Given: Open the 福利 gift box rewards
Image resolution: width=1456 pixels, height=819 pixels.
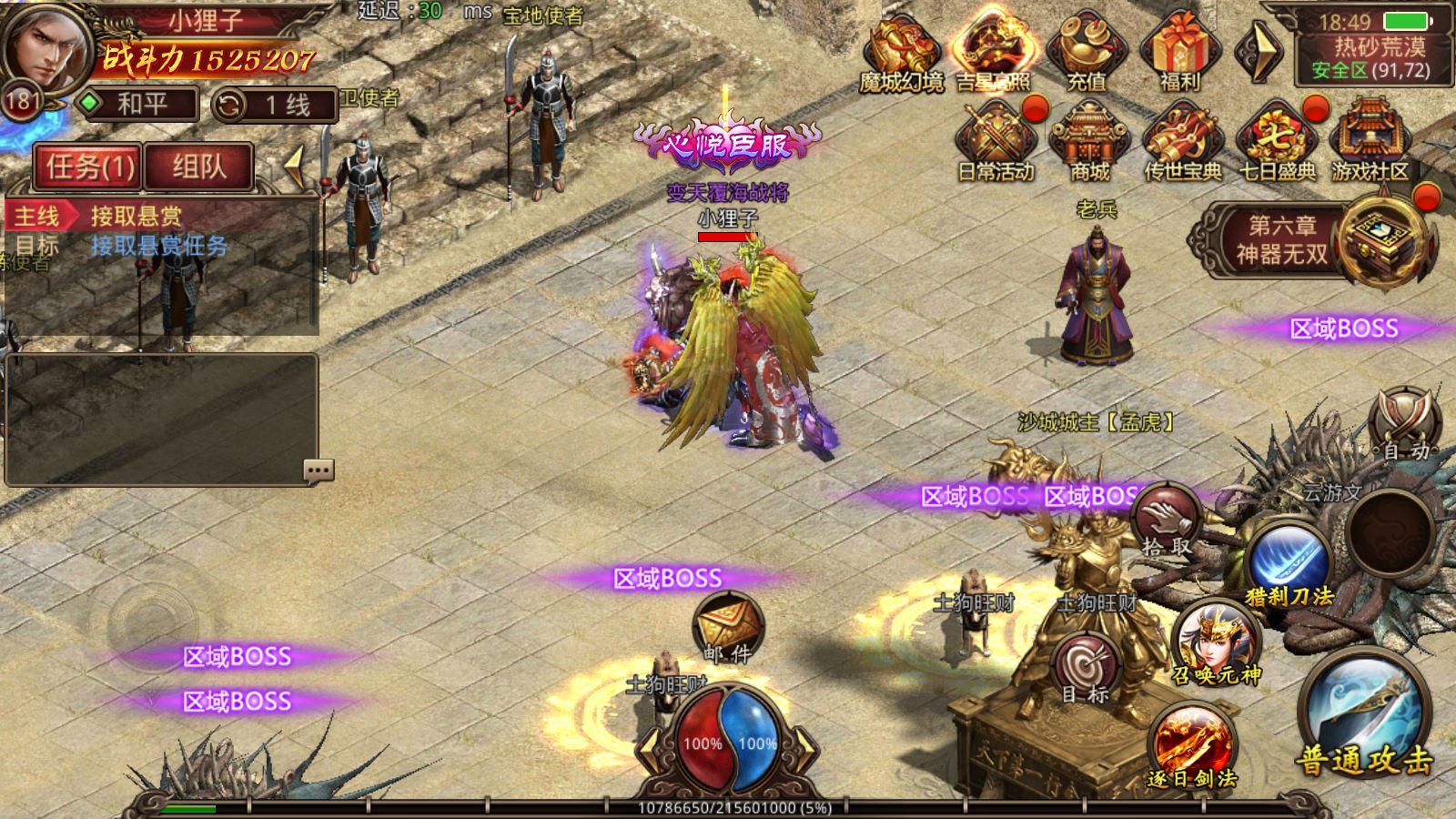Looking at the screenshot, I should click(x=1179, y=51).
